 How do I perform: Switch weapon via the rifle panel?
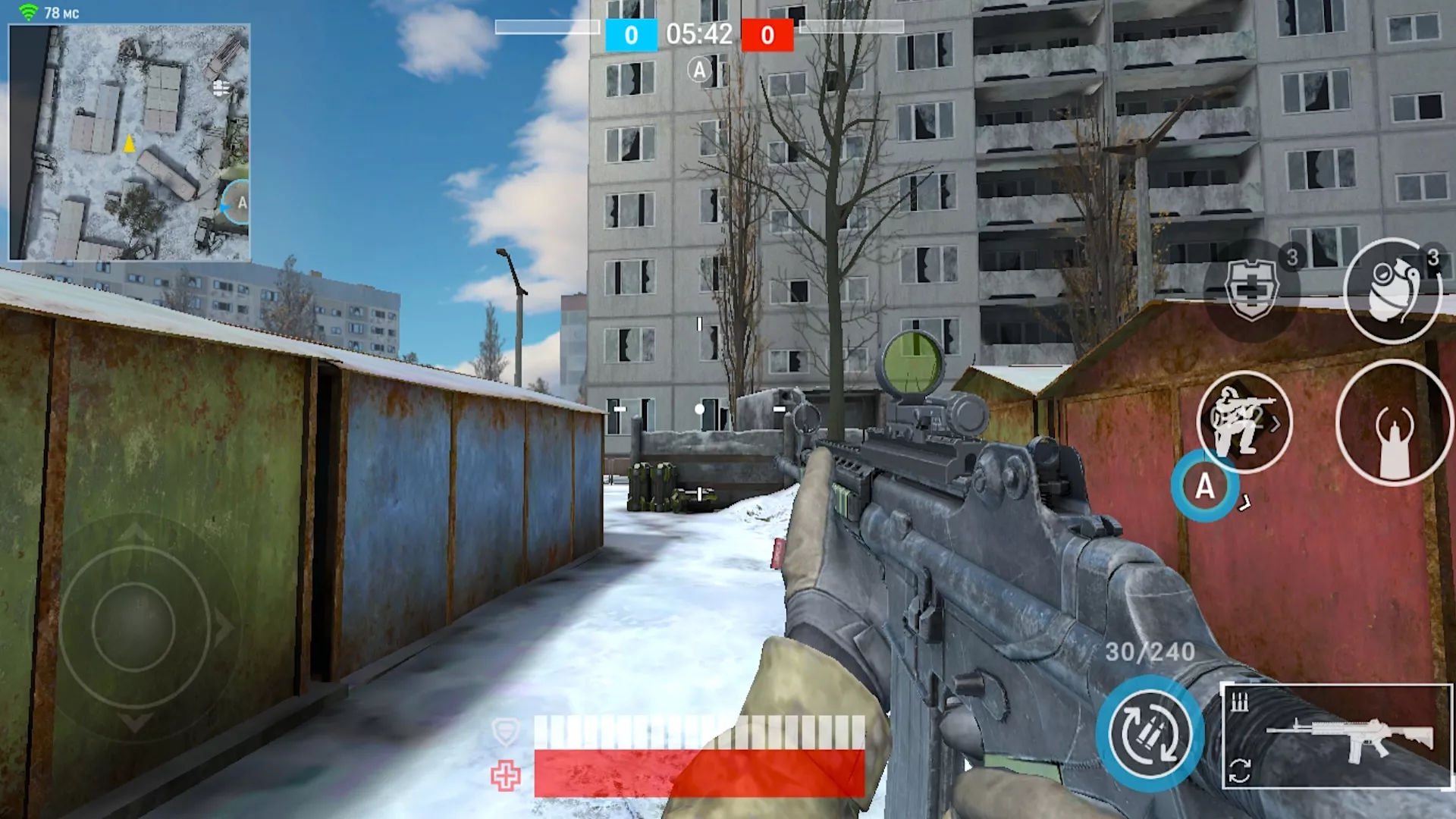[1336, 736]
